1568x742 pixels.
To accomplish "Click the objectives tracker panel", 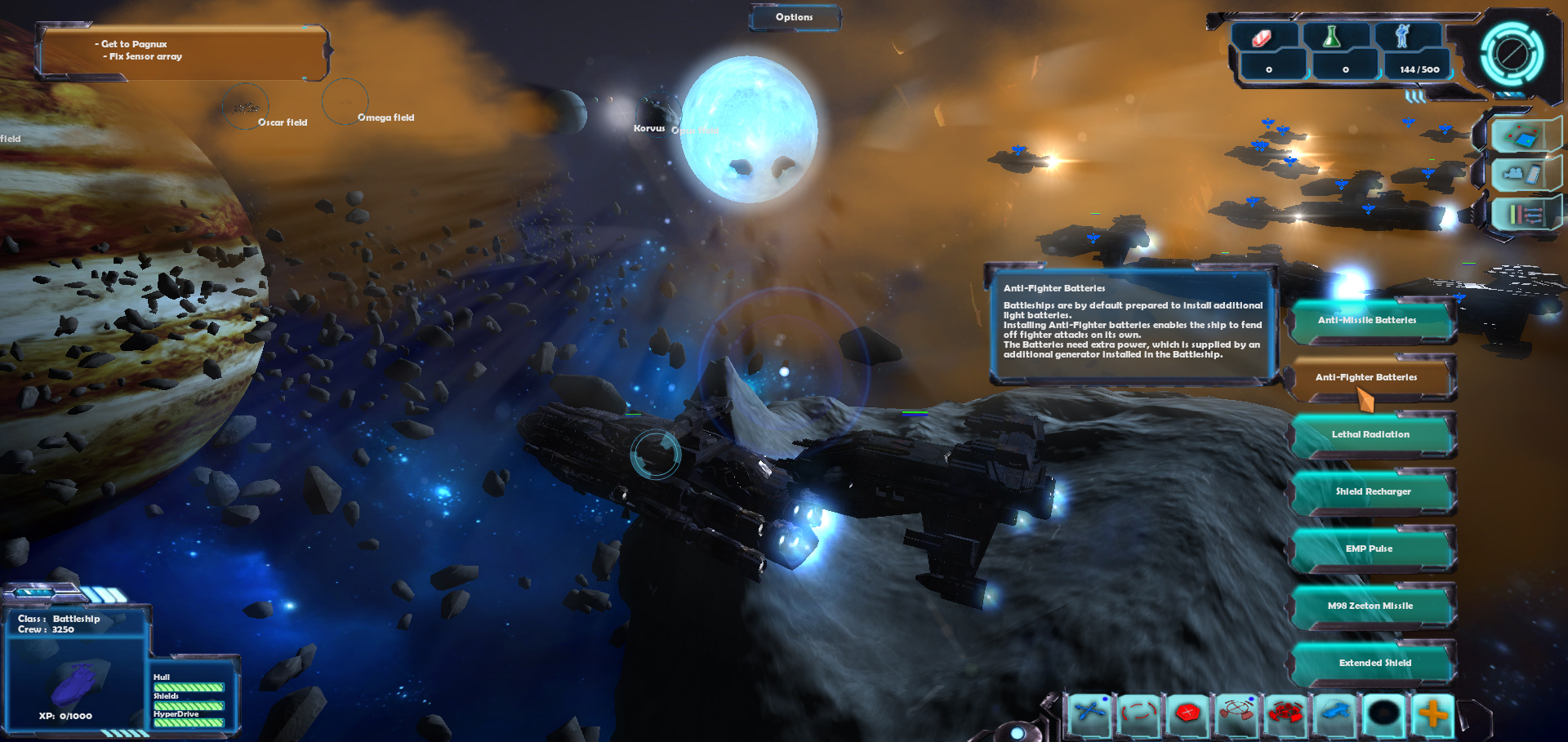I will [x=181, y=52].
